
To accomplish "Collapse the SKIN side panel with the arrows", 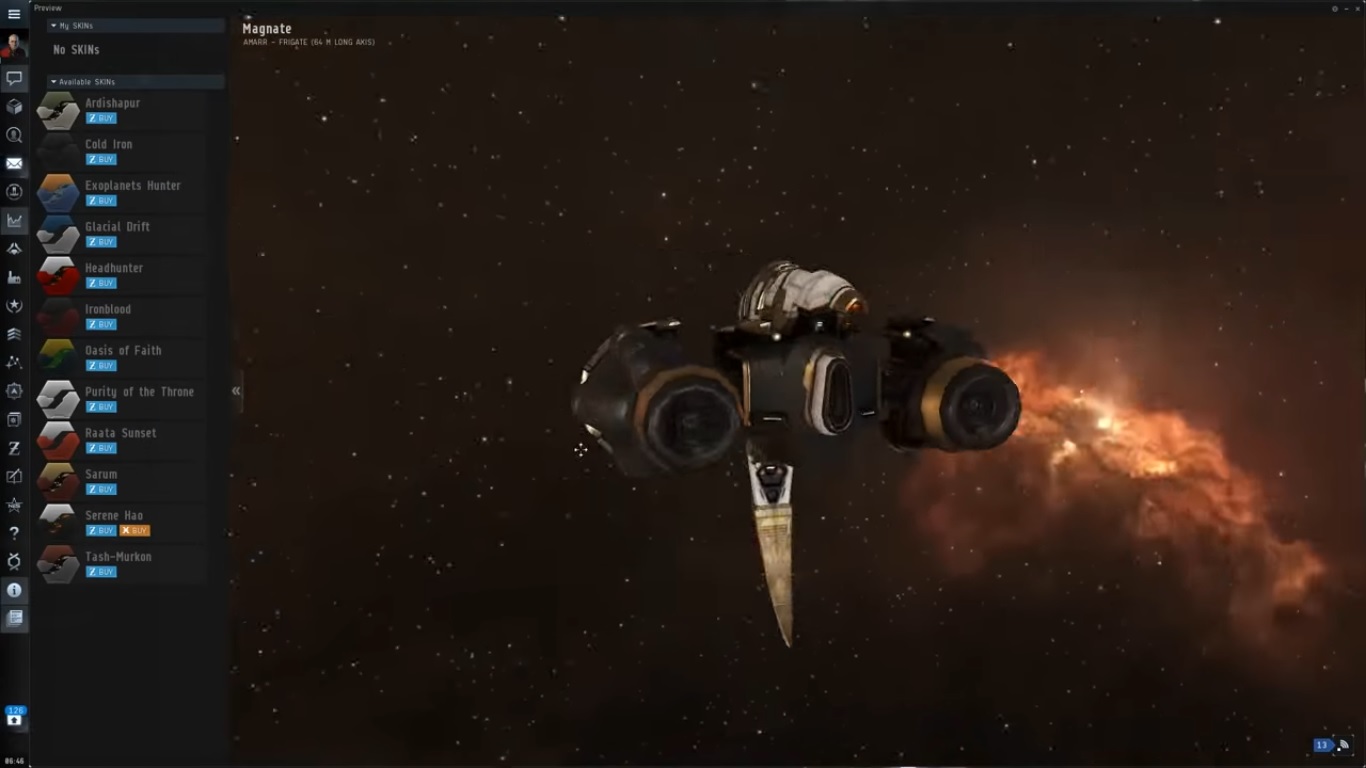I will (236, 391).
